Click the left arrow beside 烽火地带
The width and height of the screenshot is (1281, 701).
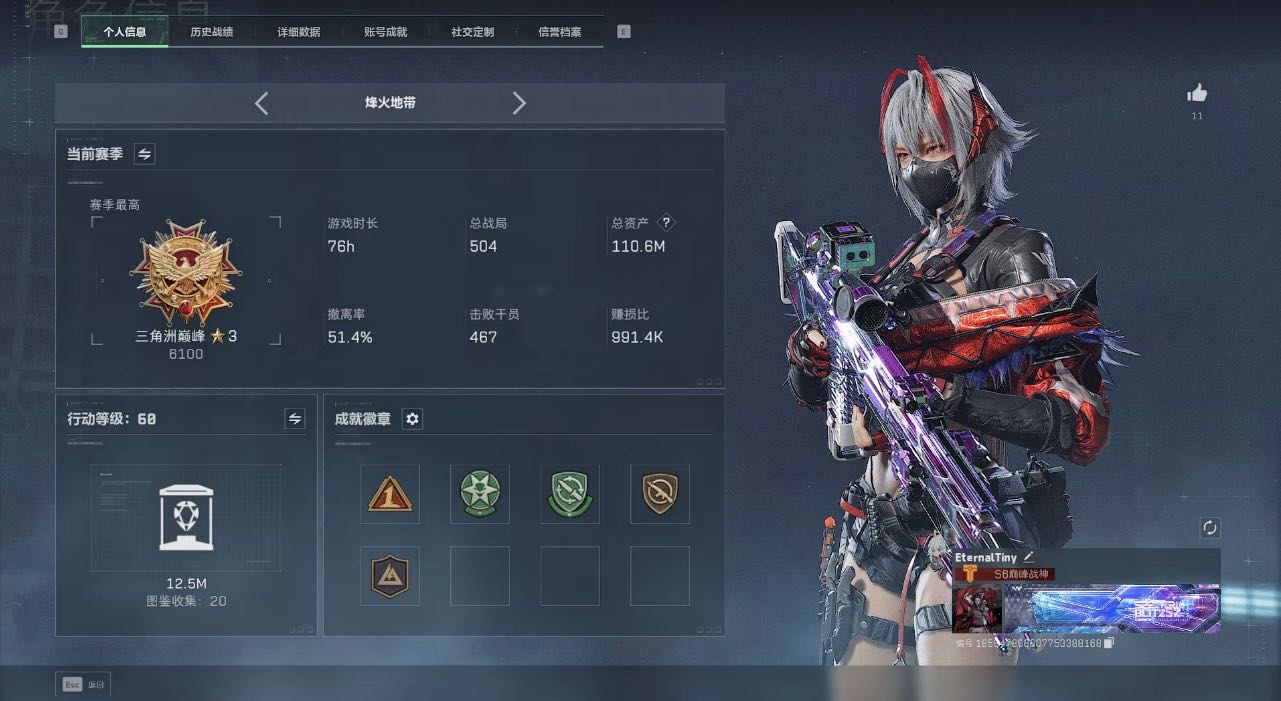click(x=261, y=103)
